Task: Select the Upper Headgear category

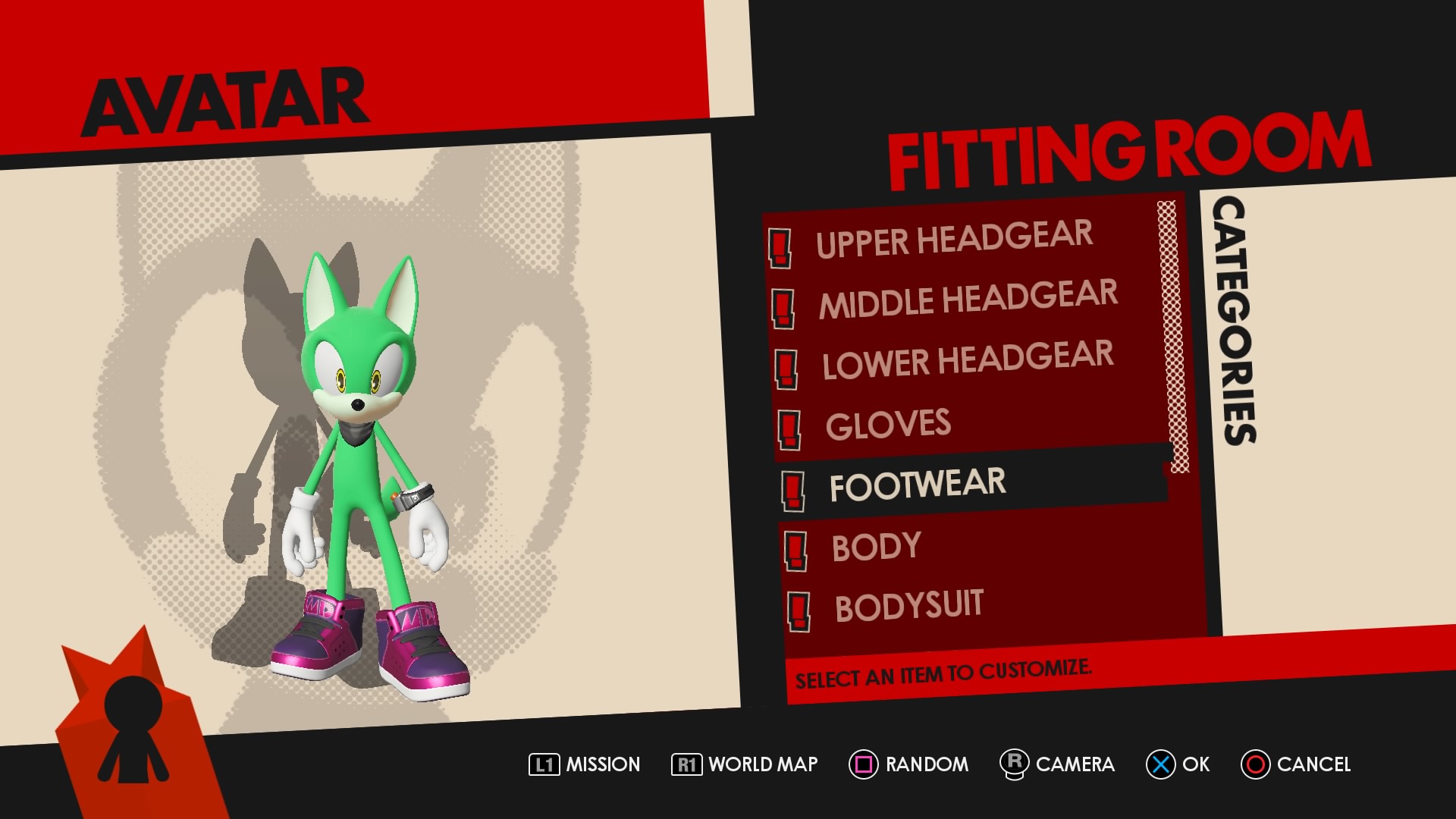Action: tap(954, 239)
